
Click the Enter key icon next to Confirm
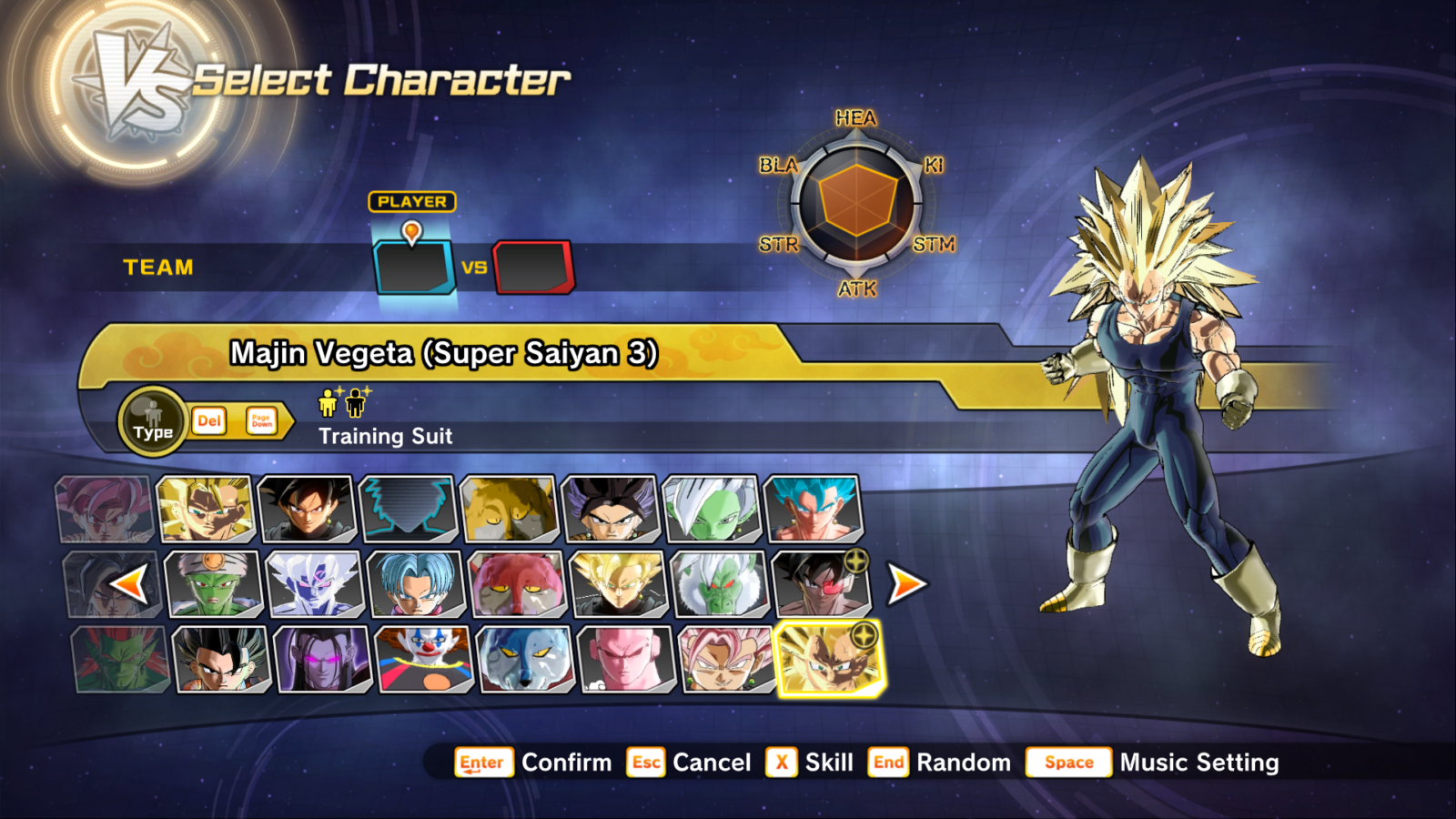(x=481, y=763)
